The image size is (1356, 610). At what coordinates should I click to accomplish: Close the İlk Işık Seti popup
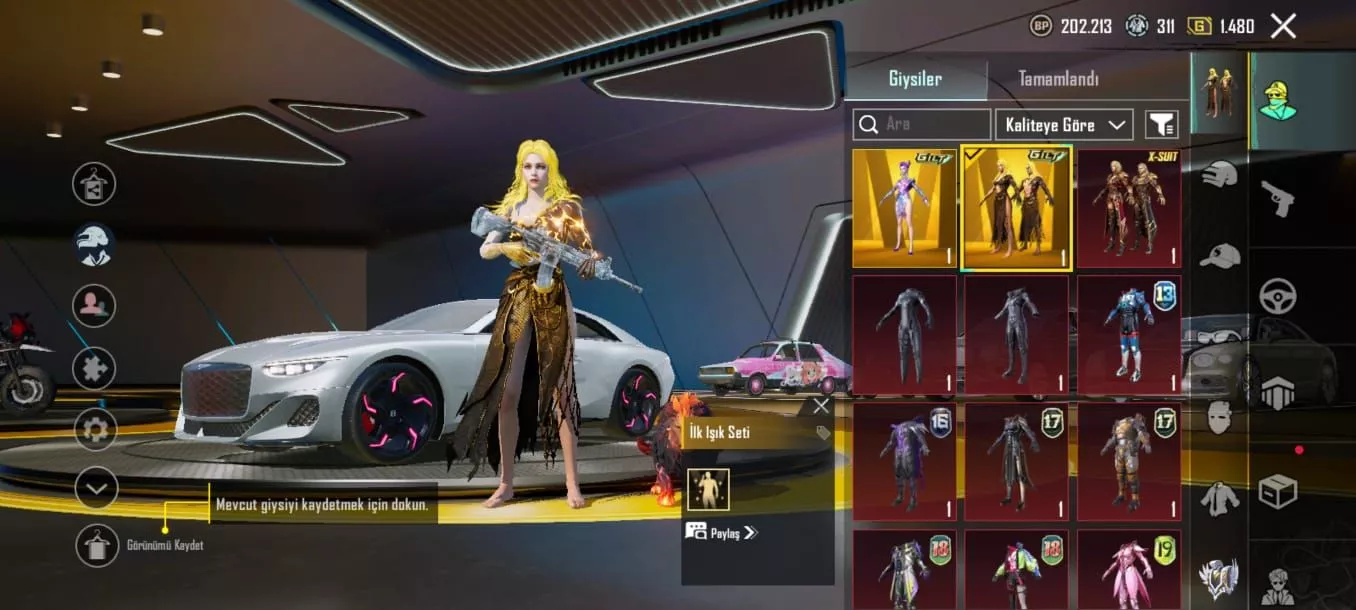pos(821,406)
